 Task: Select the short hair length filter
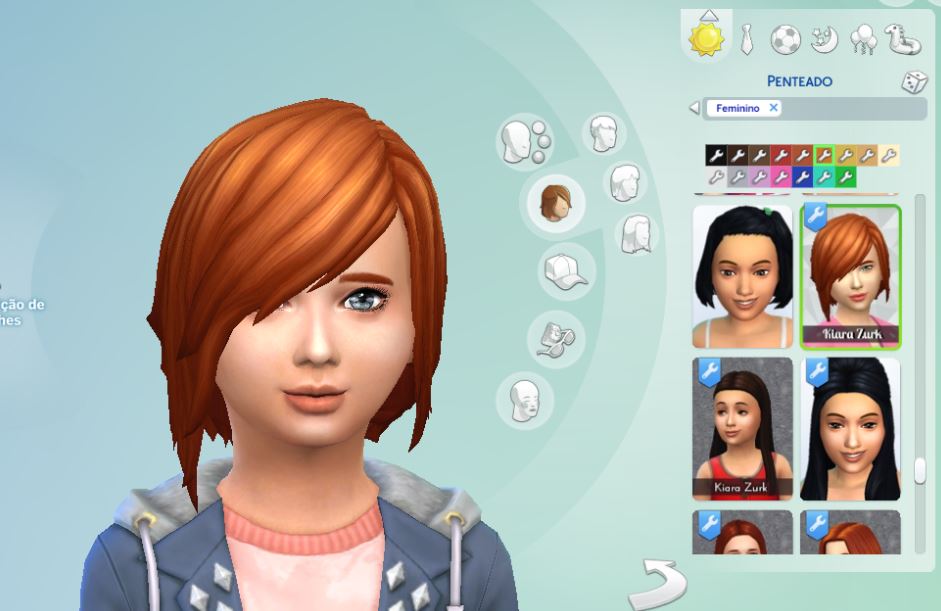click(602, 134)
